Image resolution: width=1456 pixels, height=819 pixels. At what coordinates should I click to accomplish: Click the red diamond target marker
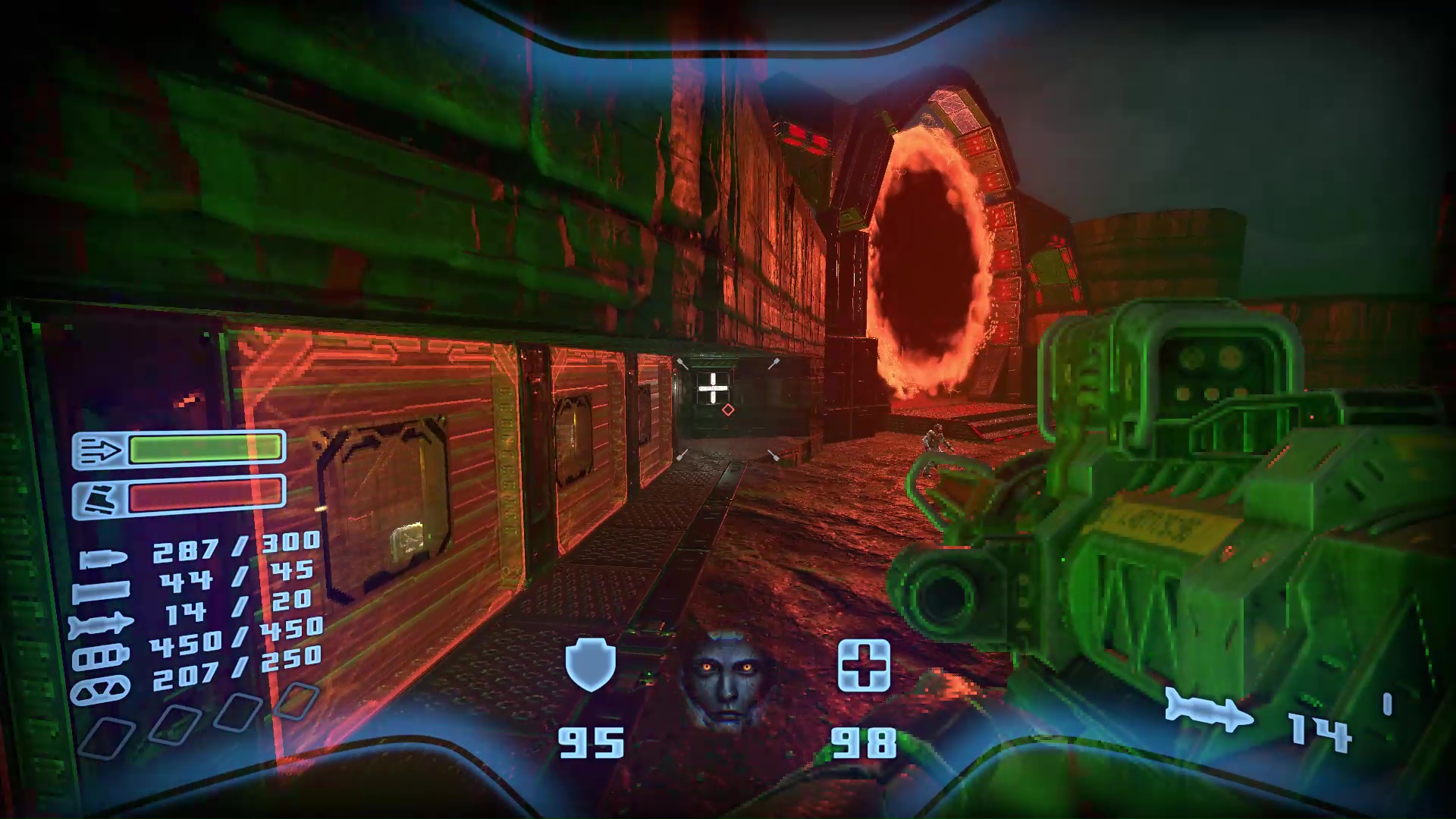coord(727,410)
